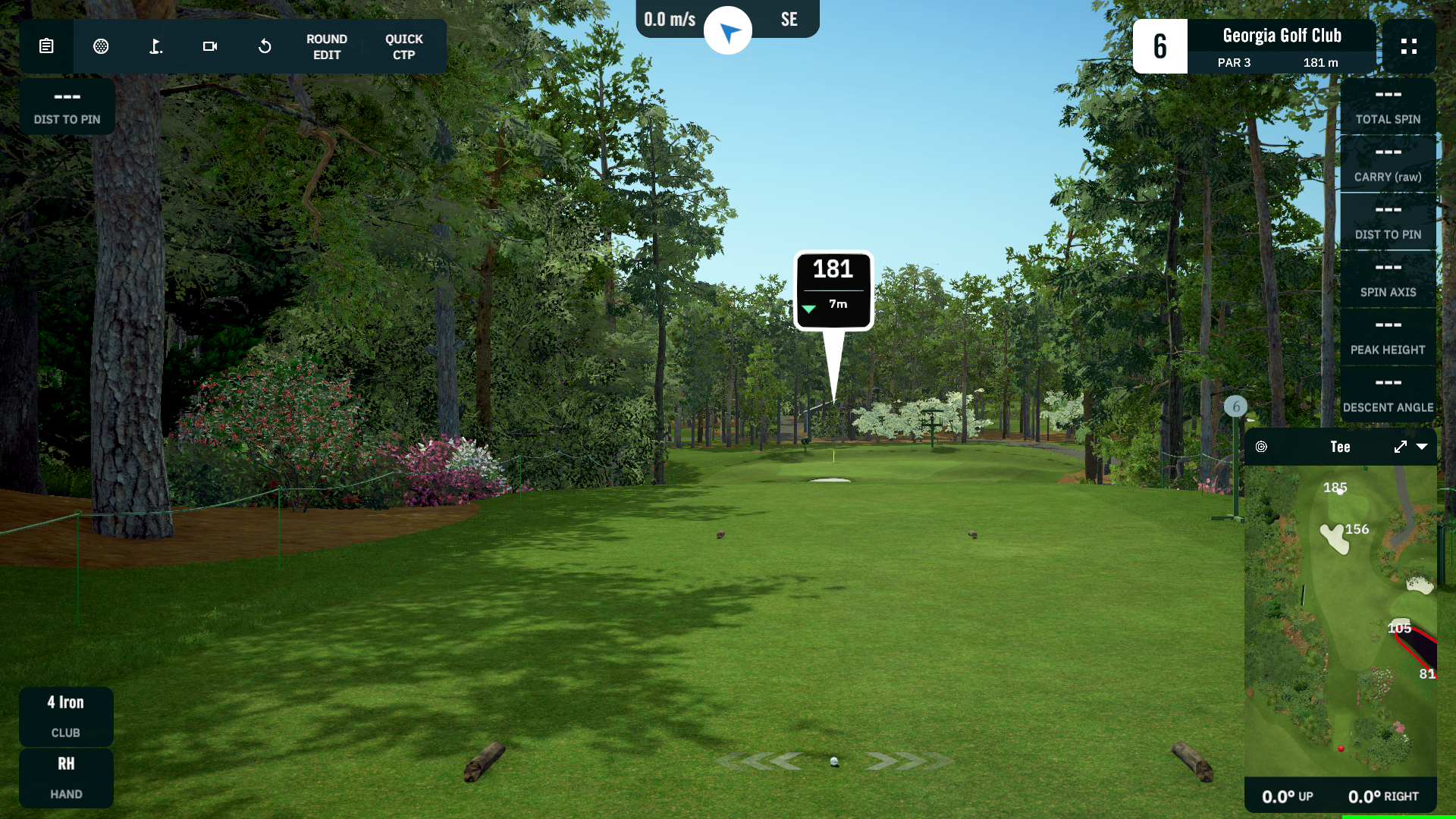Open the scorecard clipboard icon
This screenshot has width=1456, height=819.
click(46, 46)
